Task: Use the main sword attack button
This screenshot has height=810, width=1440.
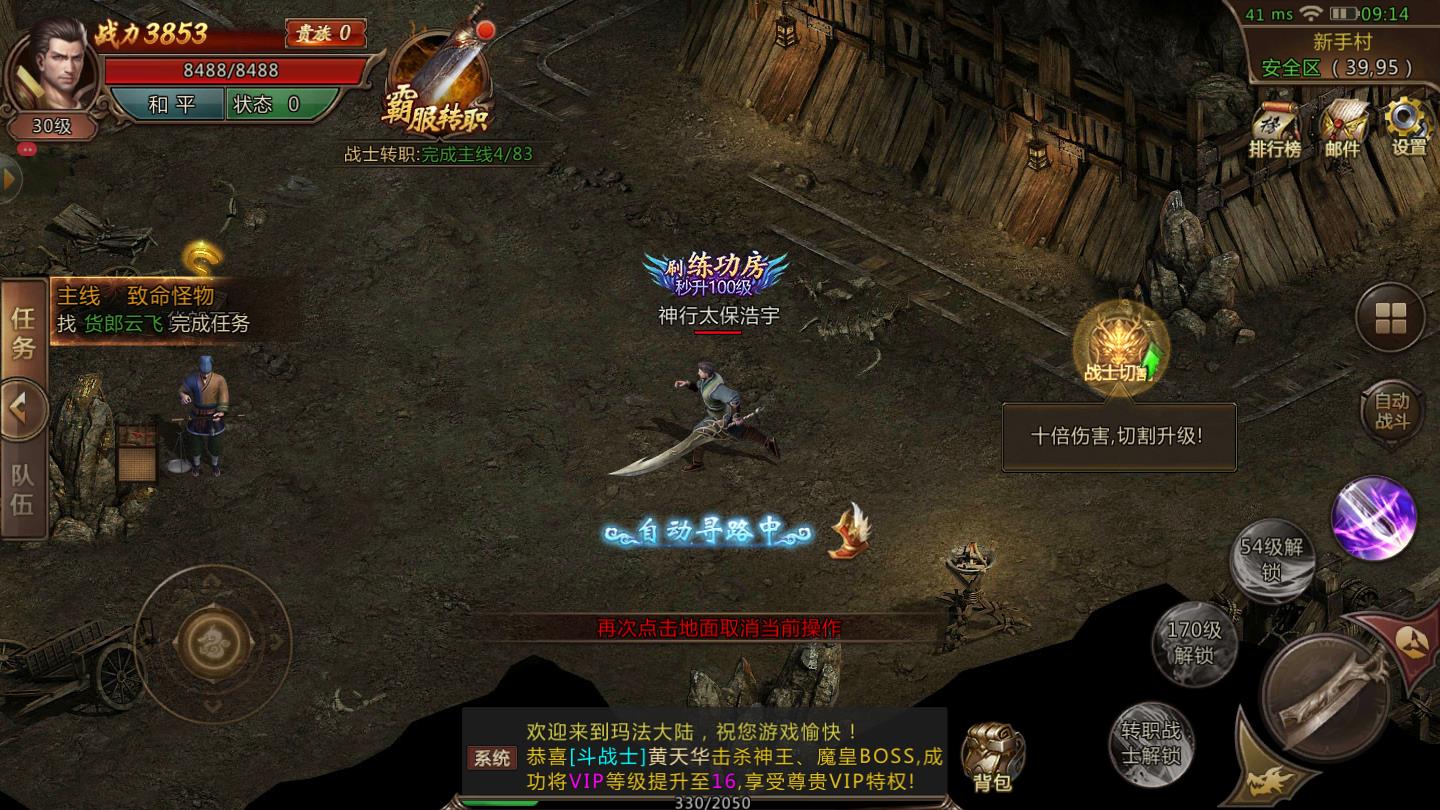Action: pyautogui.click(x=1325, y=697)
